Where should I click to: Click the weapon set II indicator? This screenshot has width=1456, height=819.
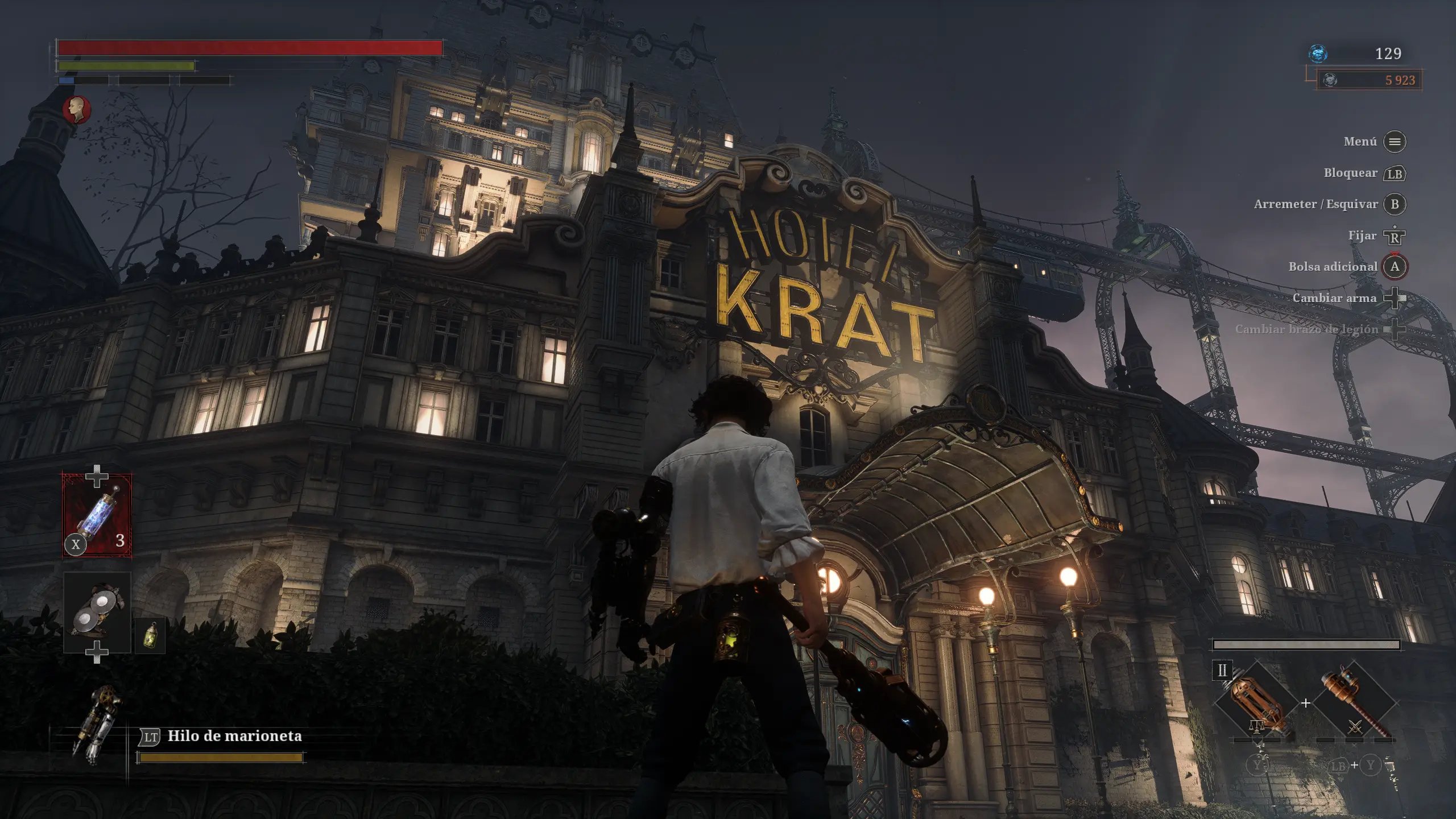click(x=1222, y=671)
